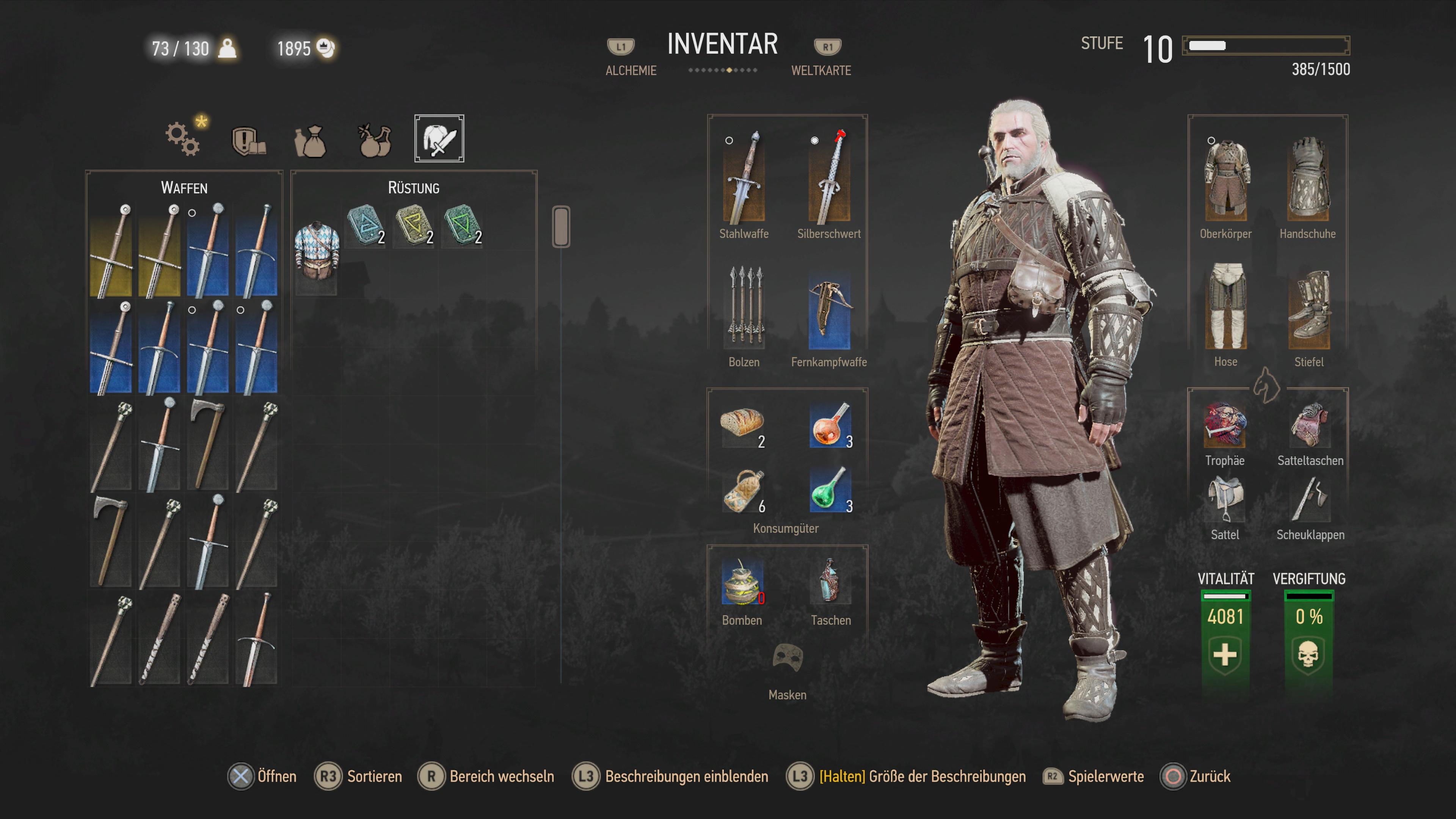Select the Bomben slot
The height and width of the screenshot is (819, 1456).
pos(742,583)
